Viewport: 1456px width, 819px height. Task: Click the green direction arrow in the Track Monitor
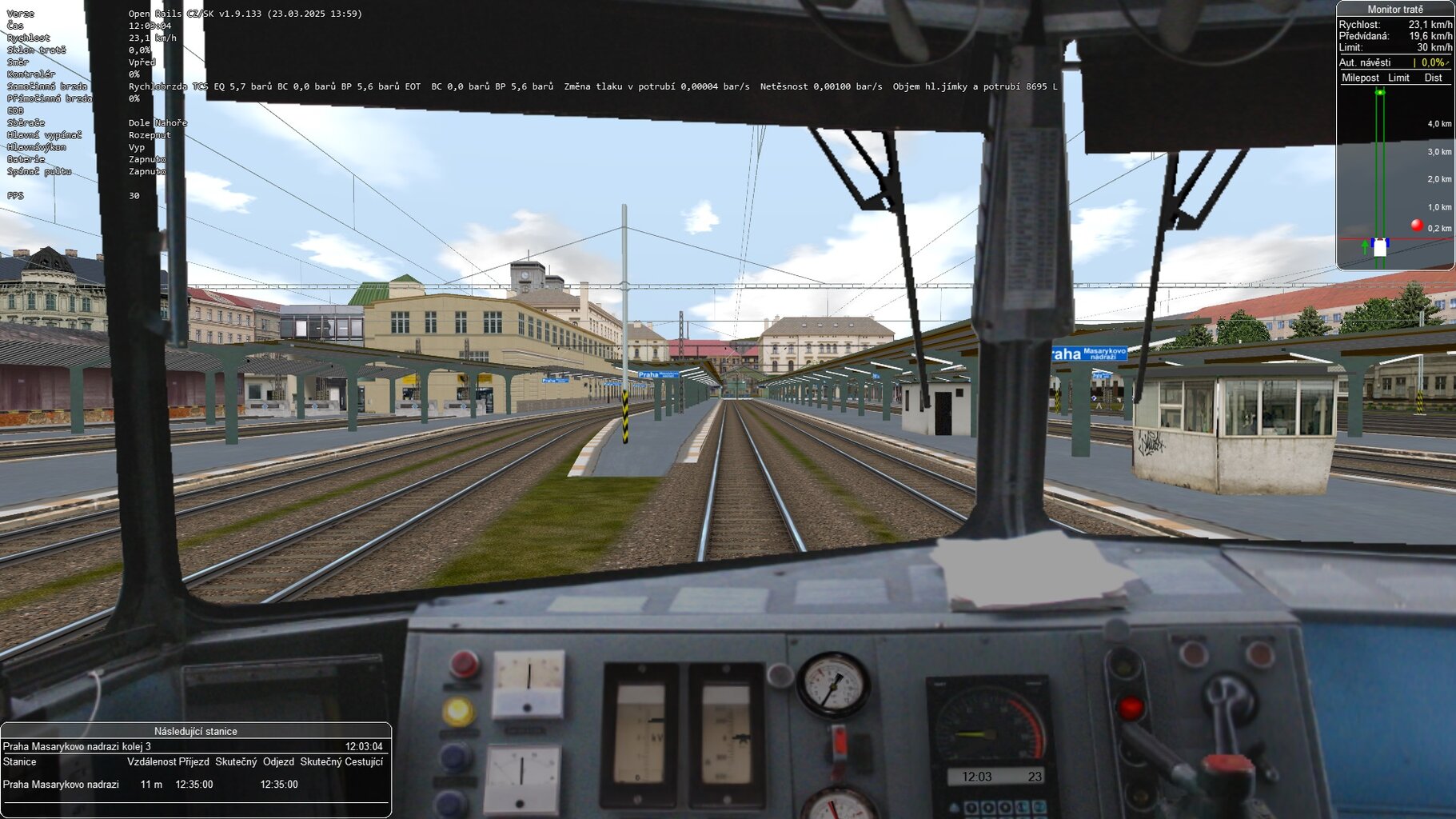1365,246
